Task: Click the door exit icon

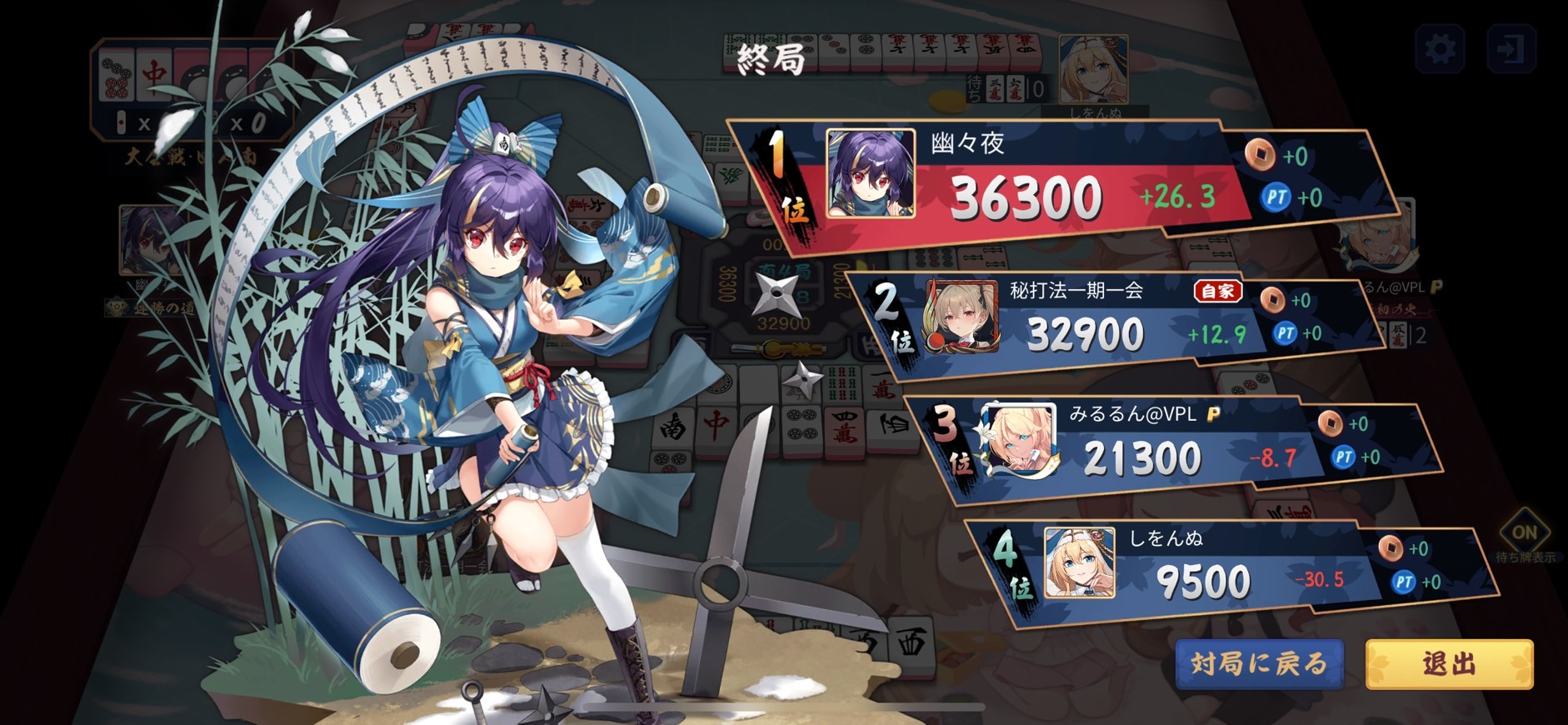Action: (x=1511, y=49)
